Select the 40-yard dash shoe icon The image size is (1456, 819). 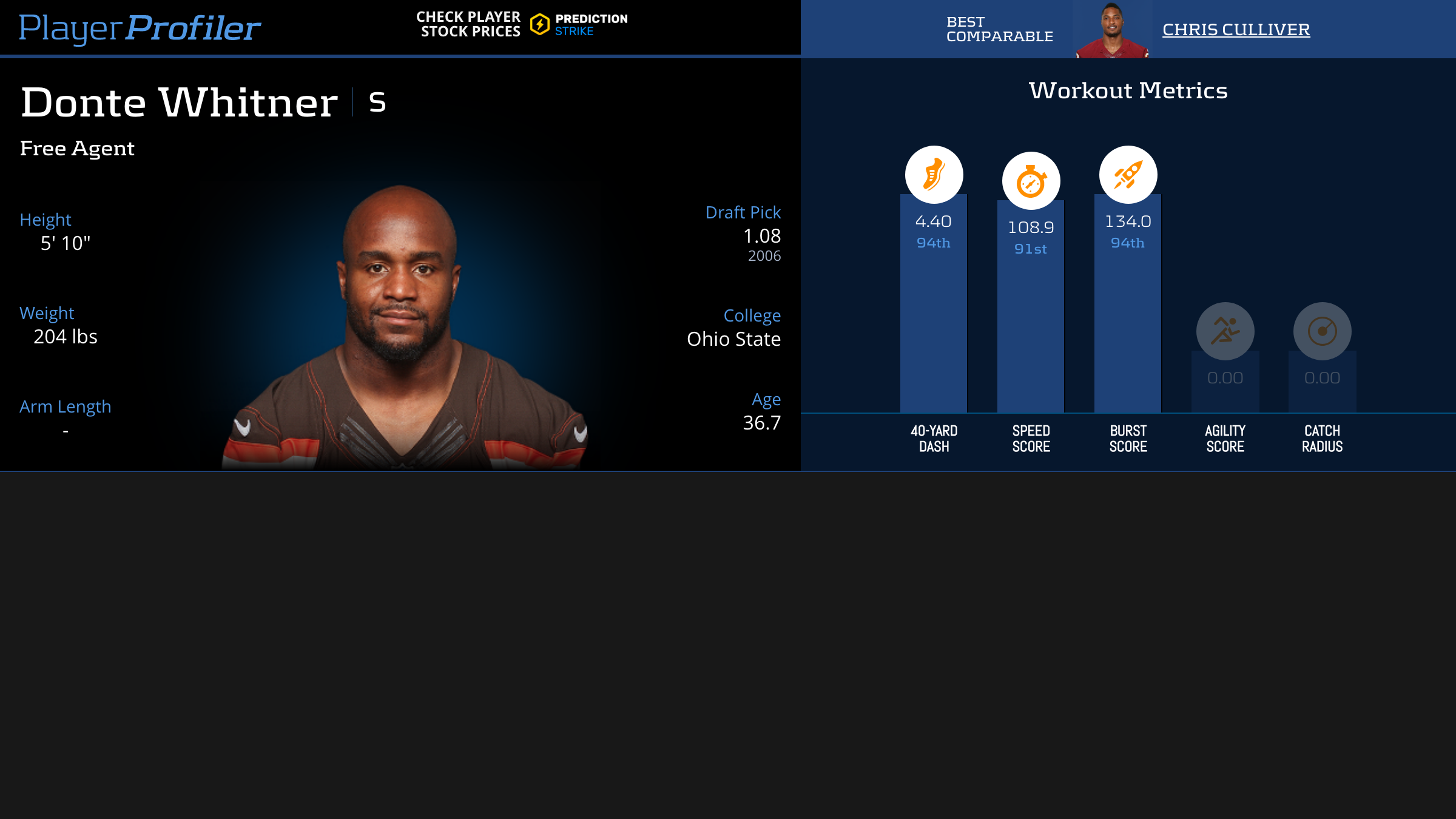tap(934, 175)
